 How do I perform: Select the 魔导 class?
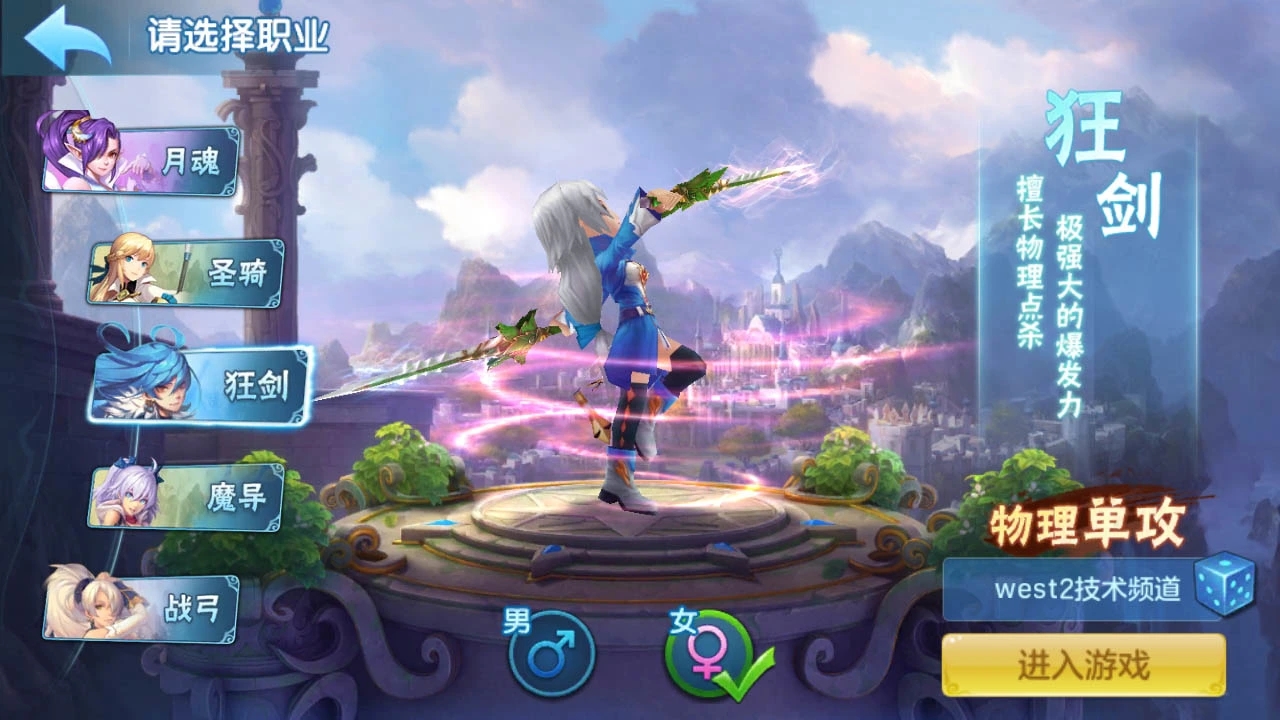(188, 497)
